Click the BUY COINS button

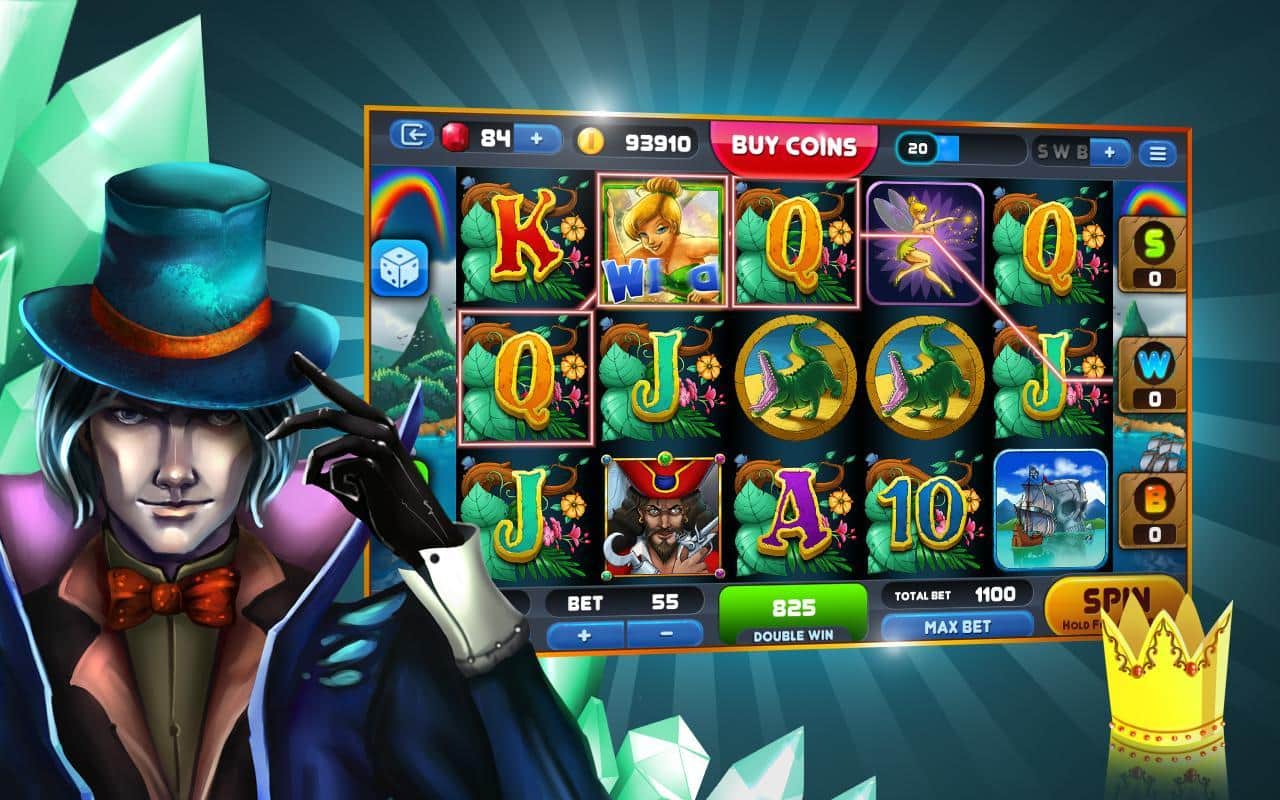[x=793, y=146]
